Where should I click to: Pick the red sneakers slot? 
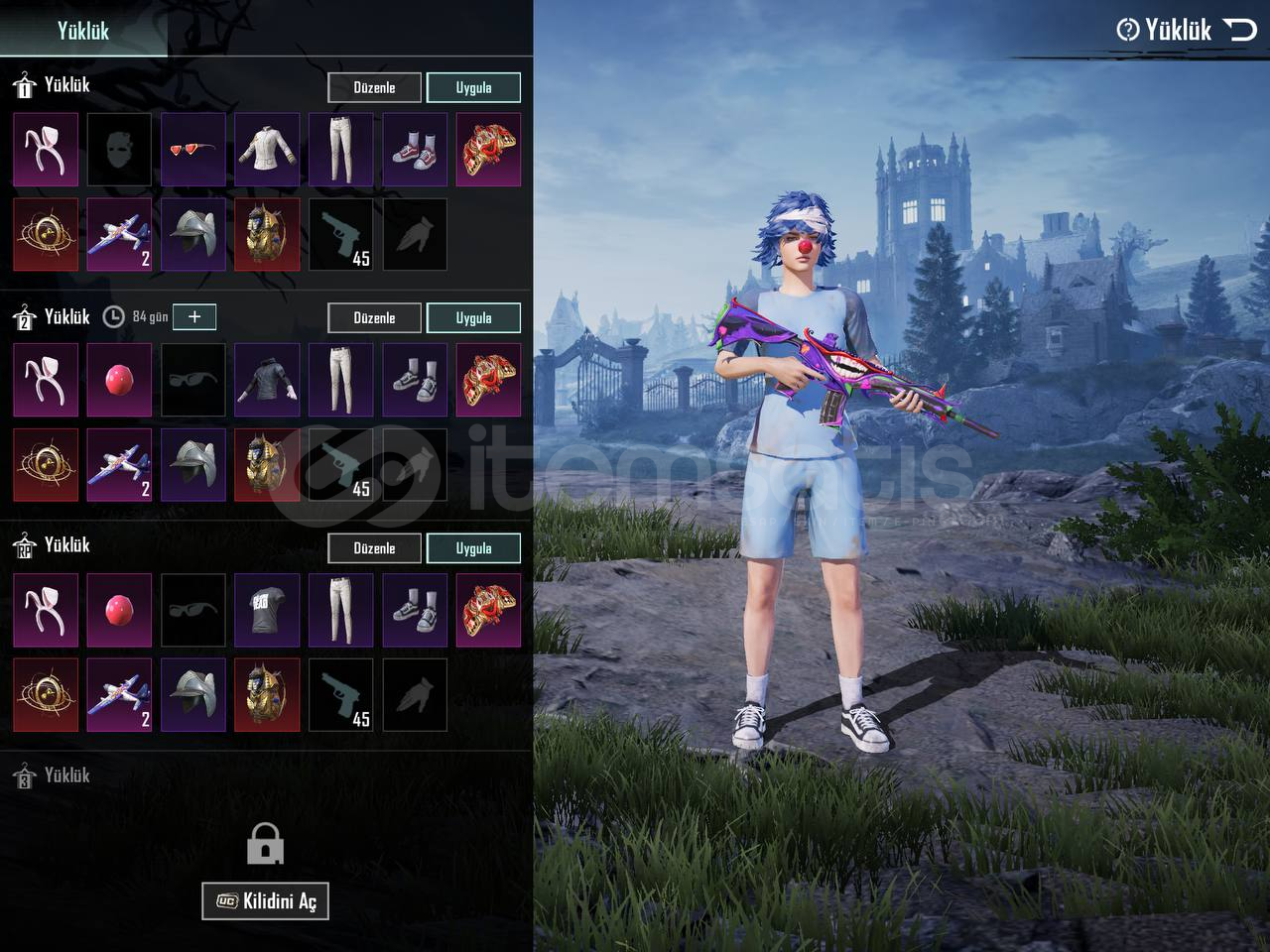point(415,150)
